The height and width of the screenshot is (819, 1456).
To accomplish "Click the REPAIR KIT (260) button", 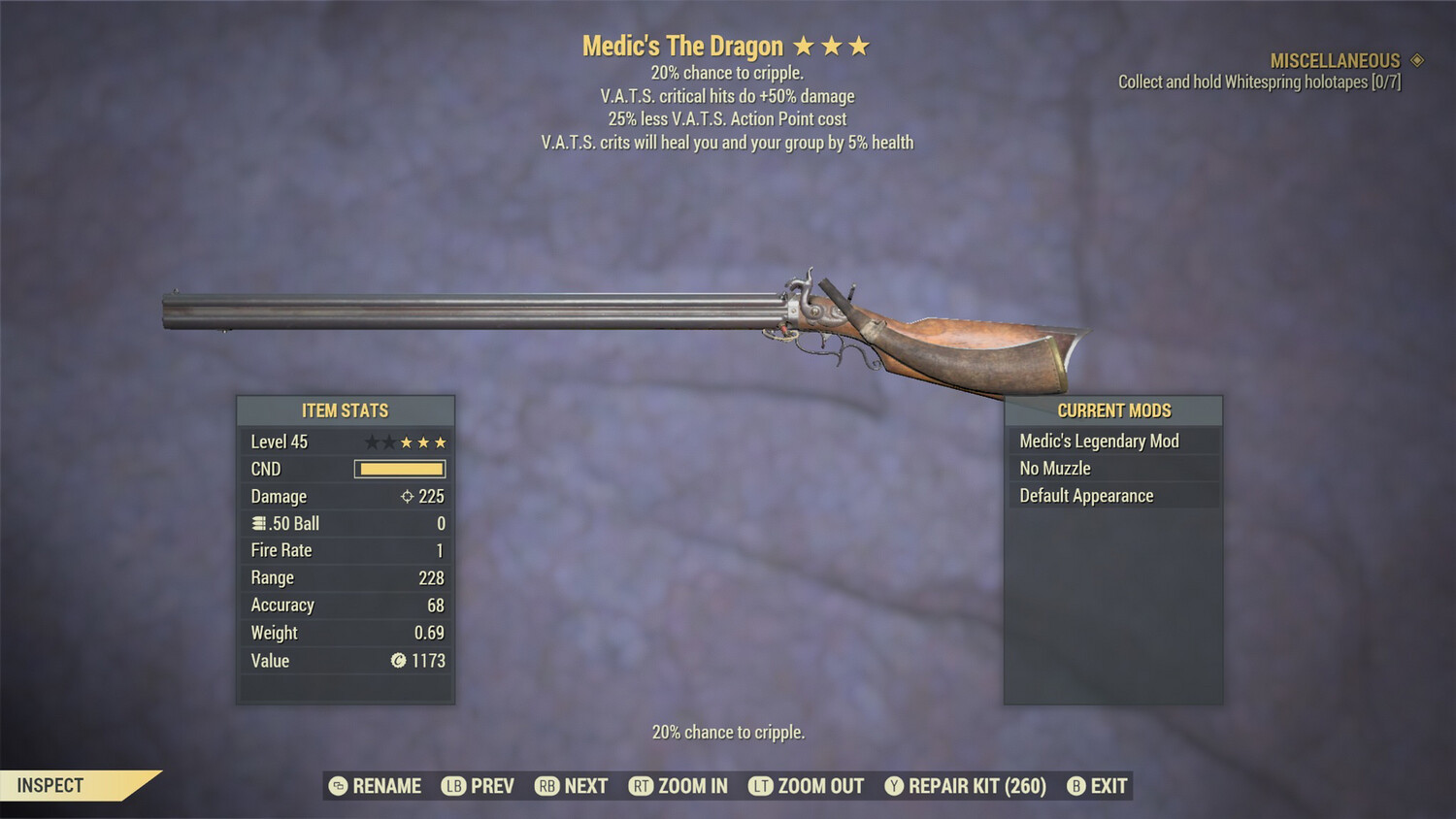I will [973, 786].
